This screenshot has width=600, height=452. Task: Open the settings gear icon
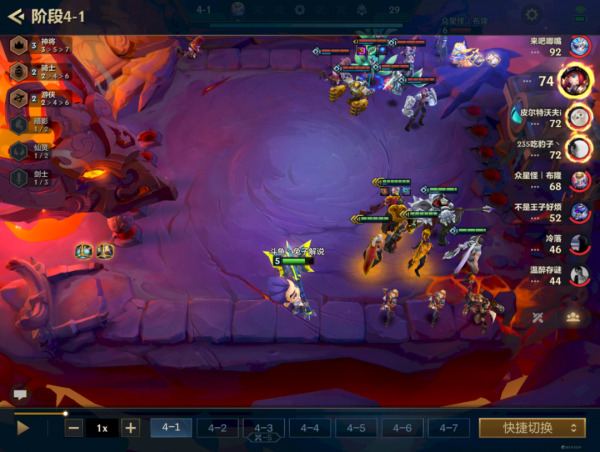pos(532,15)
